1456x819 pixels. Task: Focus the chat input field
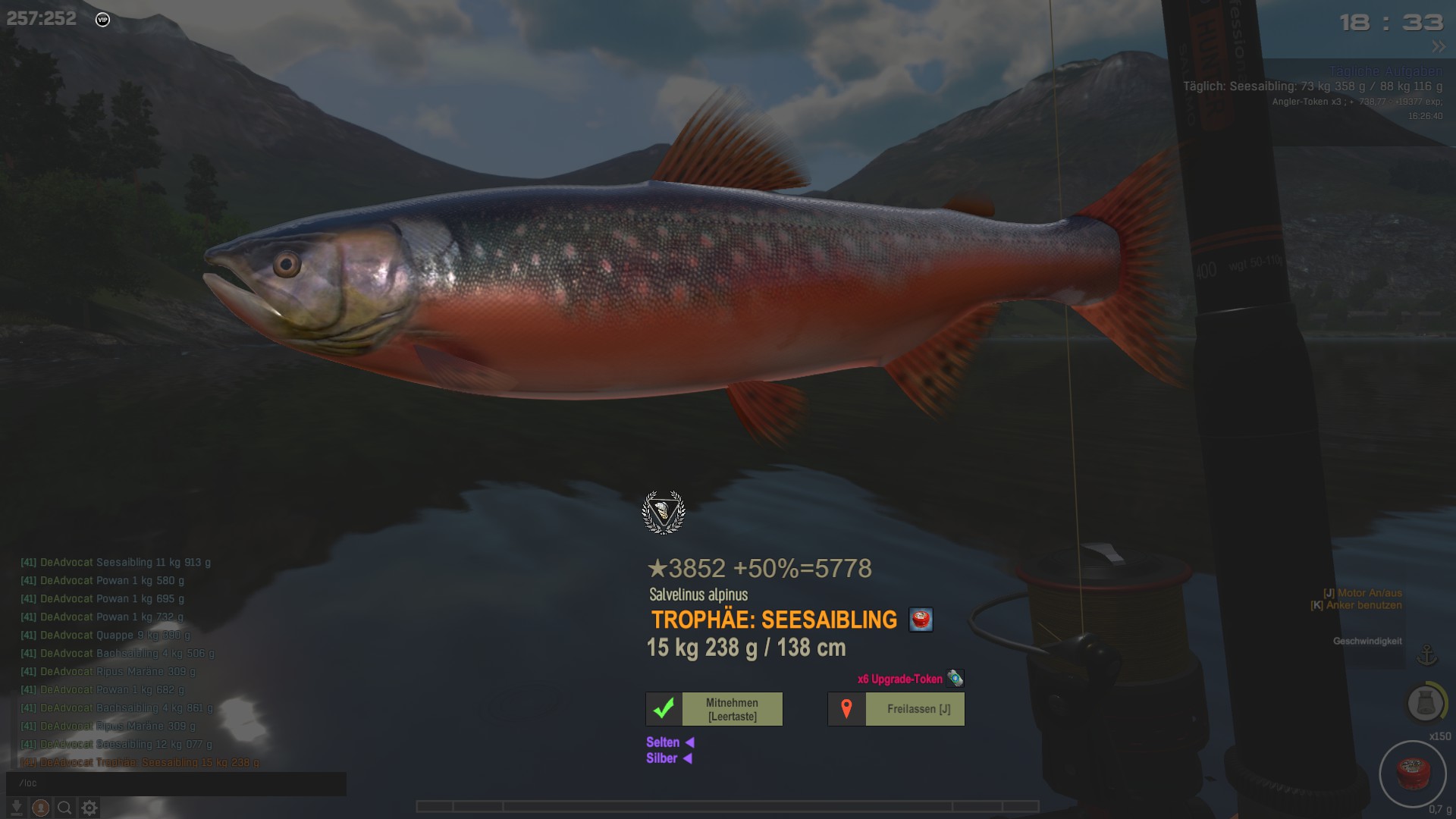176,783
